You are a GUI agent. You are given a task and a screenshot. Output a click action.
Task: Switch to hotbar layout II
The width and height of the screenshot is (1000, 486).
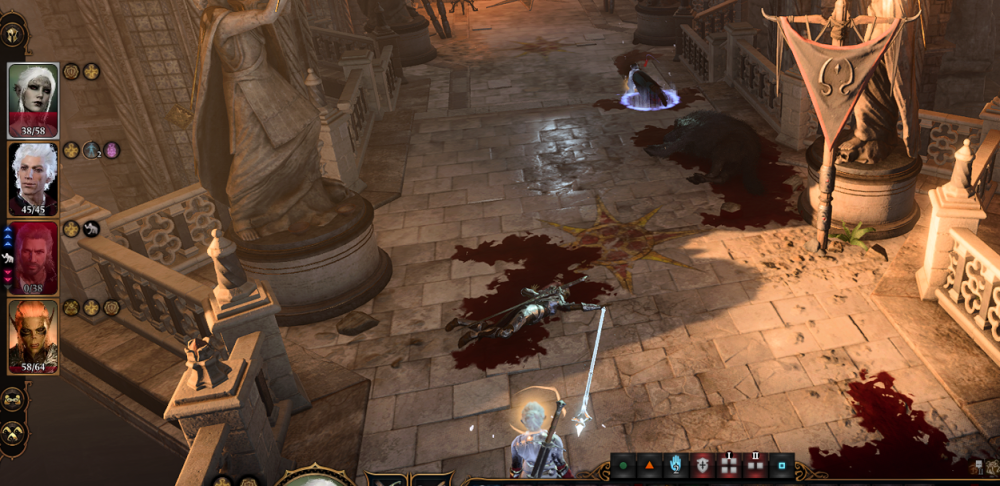pos(755,467)
